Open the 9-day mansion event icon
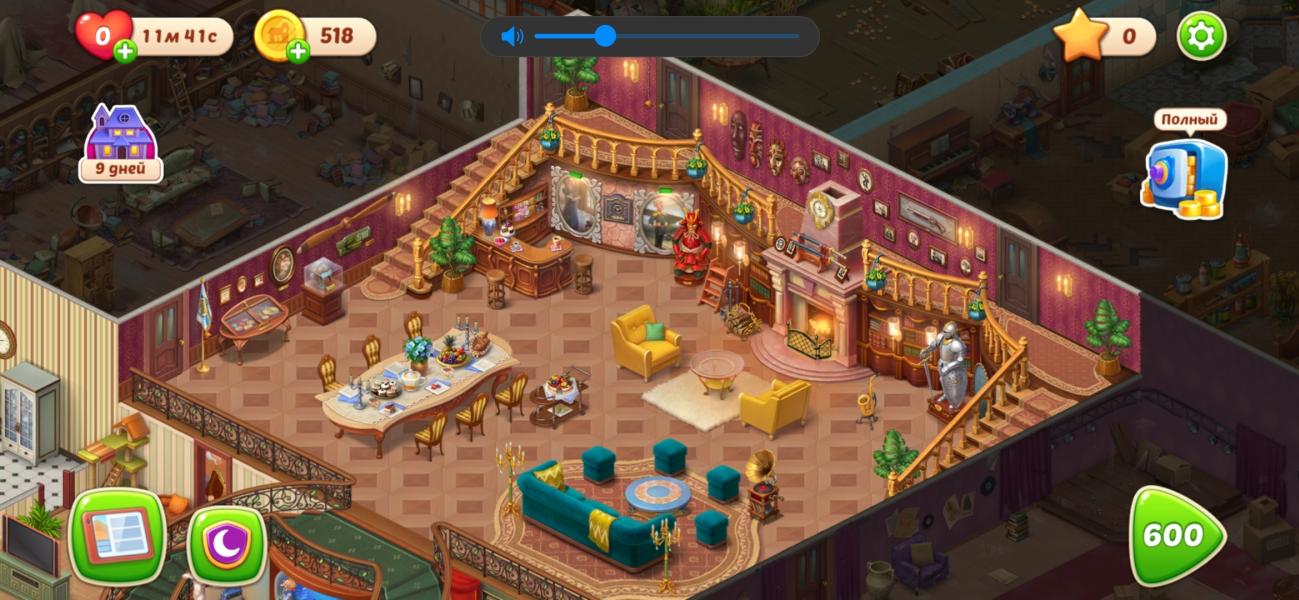The height and width of the screenshot is (600, 1299). (121, 142)
